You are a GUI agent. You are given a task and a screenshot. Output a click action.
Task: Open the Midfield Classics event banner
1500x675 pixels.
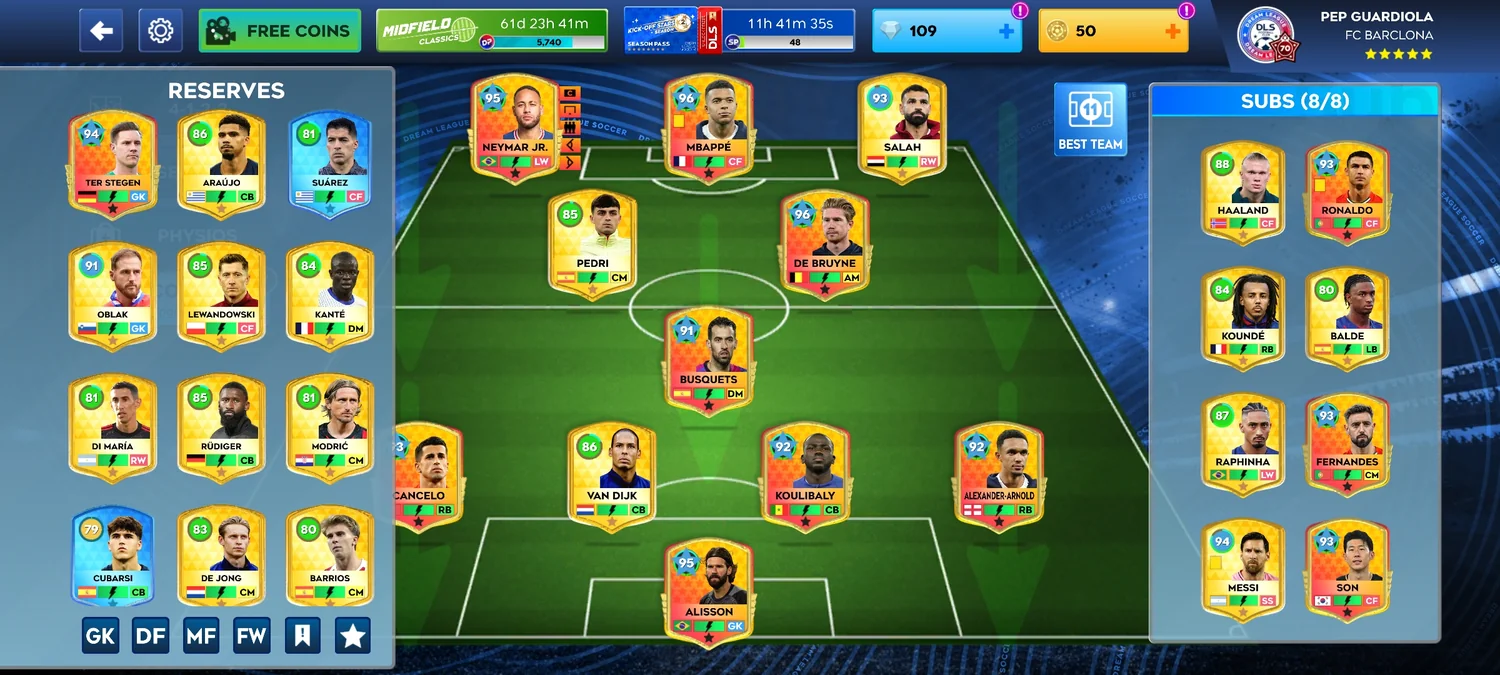pyautogui.click(x=492, y=31)
